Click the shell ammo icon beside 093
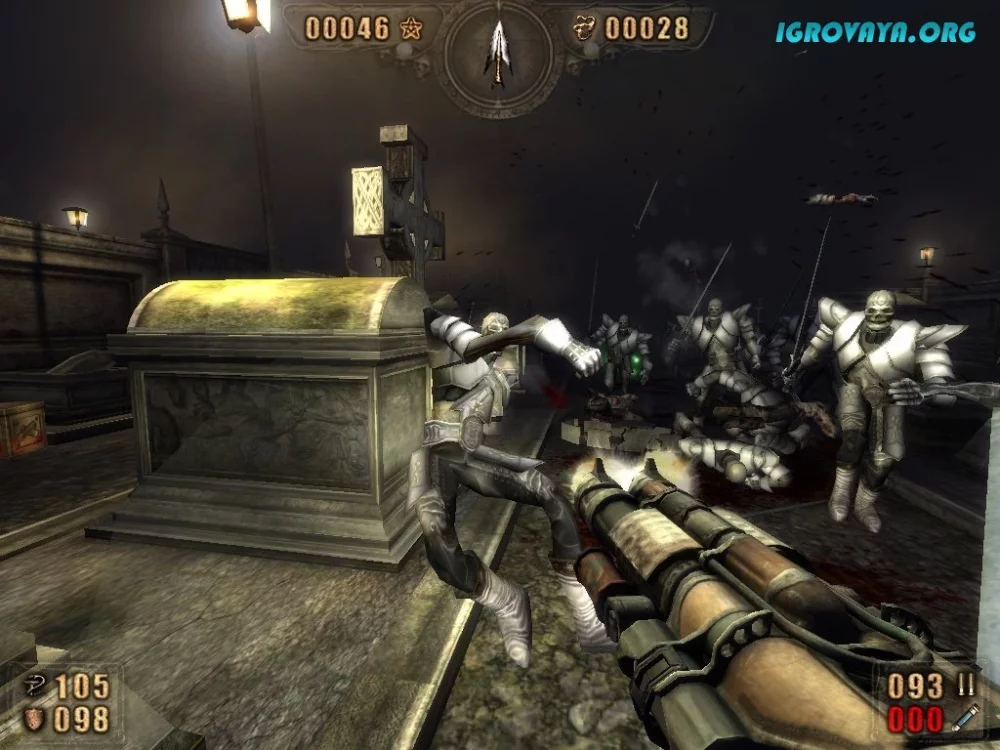 (x=965, y=685)
